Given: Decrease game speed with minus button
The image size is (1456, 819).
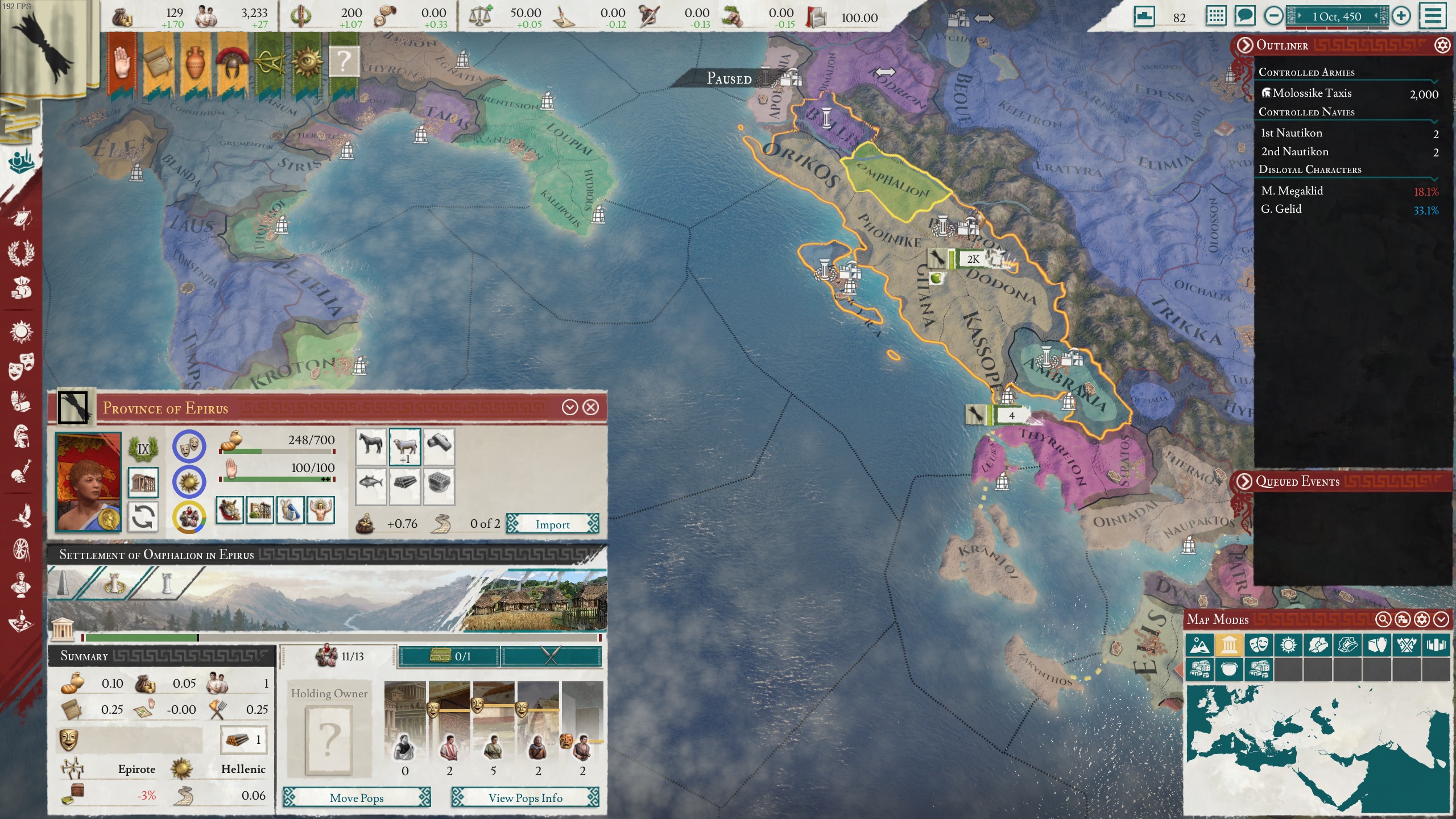Looking at the screenshot, I should pyautogui.click(x=1273, y=16).
